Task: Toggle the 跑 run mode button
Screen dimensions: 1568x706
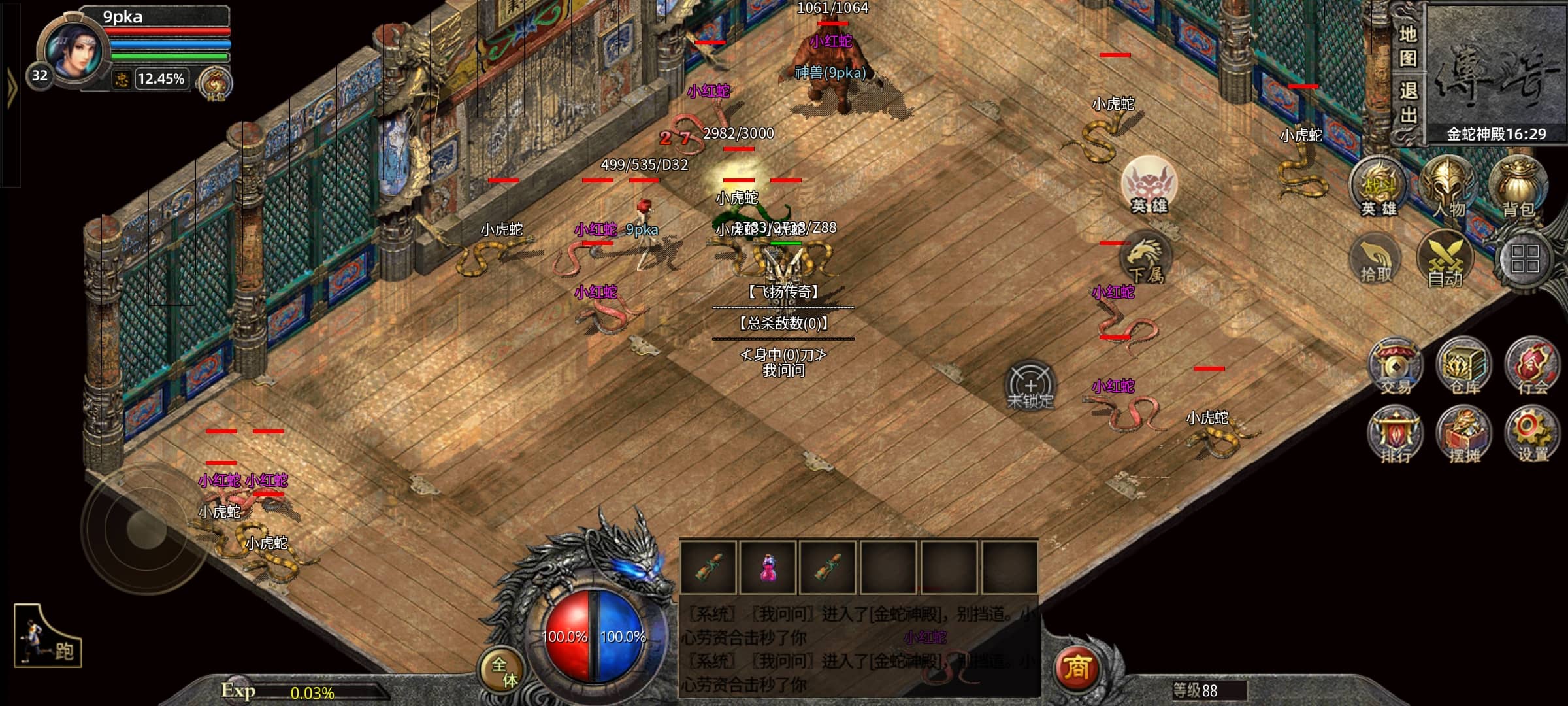Action: click(x=48, y=637)
